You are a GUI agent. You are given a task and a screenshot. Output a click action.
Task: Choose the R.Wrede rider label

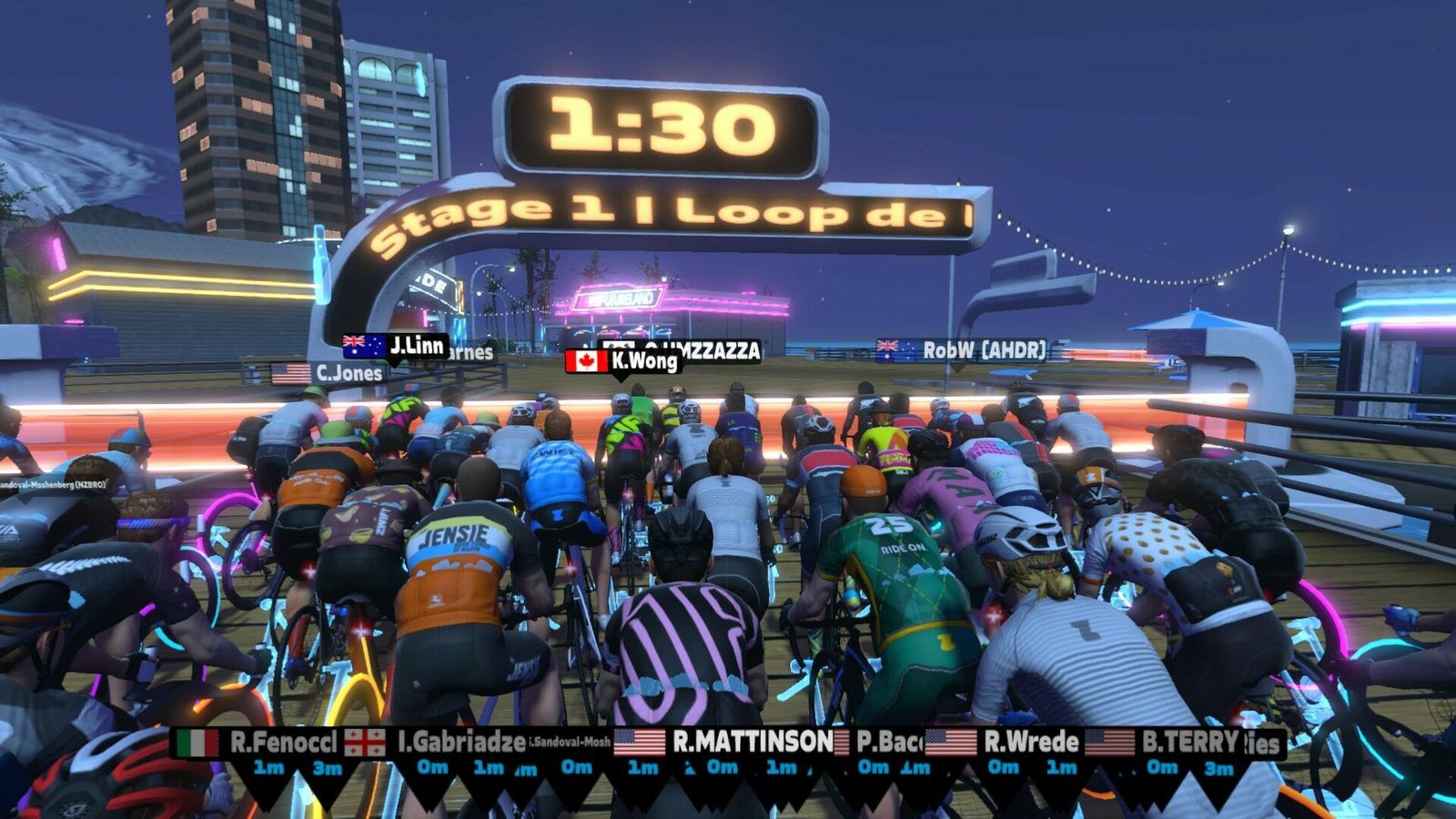click(x=1003, y=743)
